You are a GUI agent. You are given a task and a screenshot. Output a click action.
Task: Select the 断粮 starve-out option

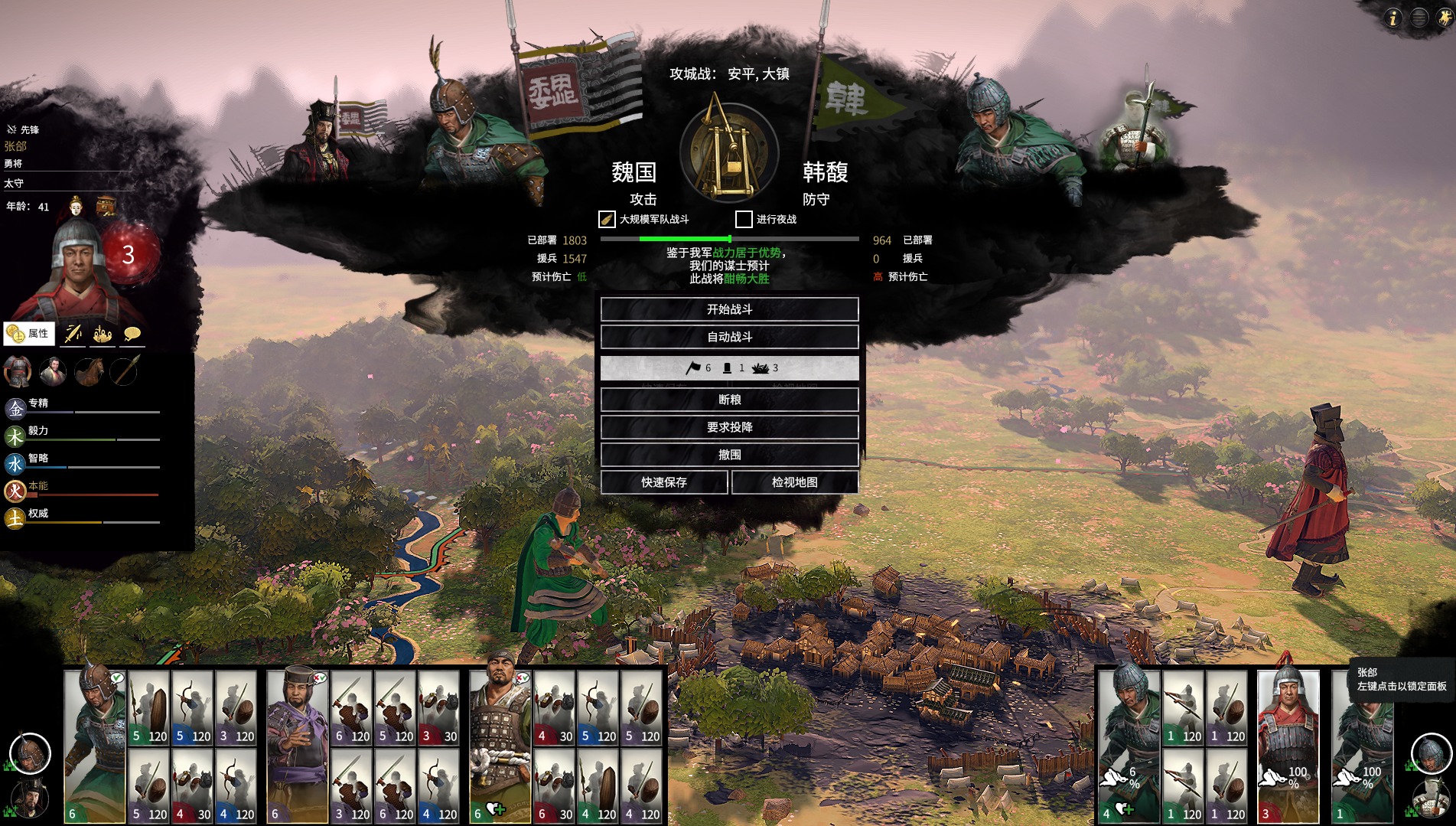pos(729,400)
